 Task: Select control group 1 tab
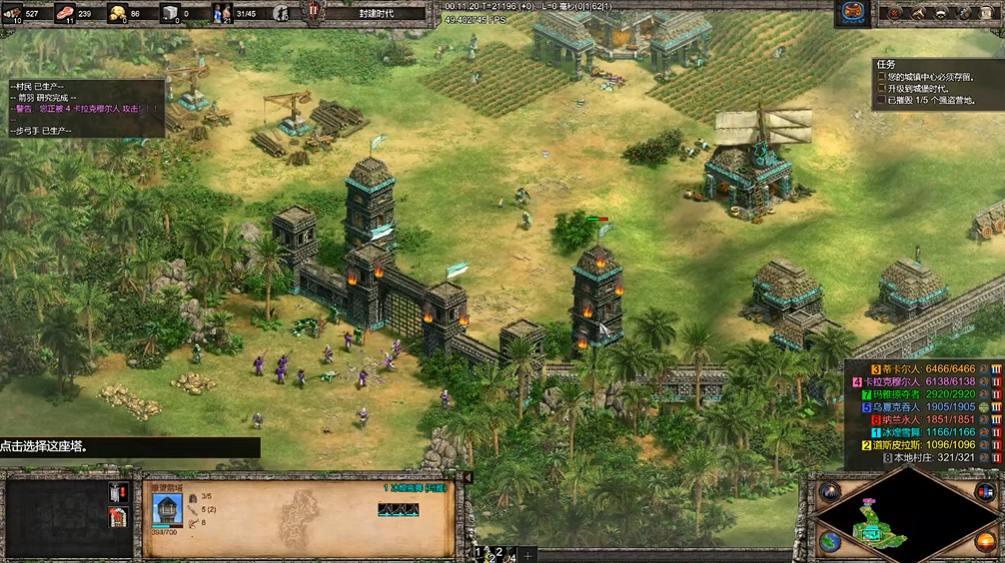coord(478,553)
